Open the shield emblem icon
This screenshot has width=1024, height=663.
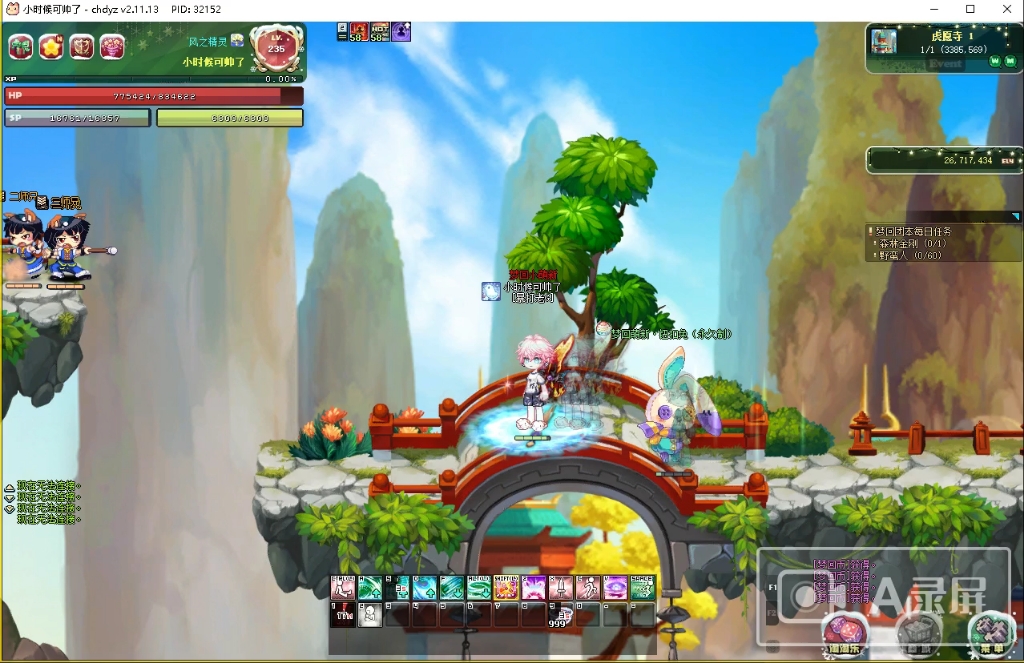pyautogui.click(x=81, y=46)
